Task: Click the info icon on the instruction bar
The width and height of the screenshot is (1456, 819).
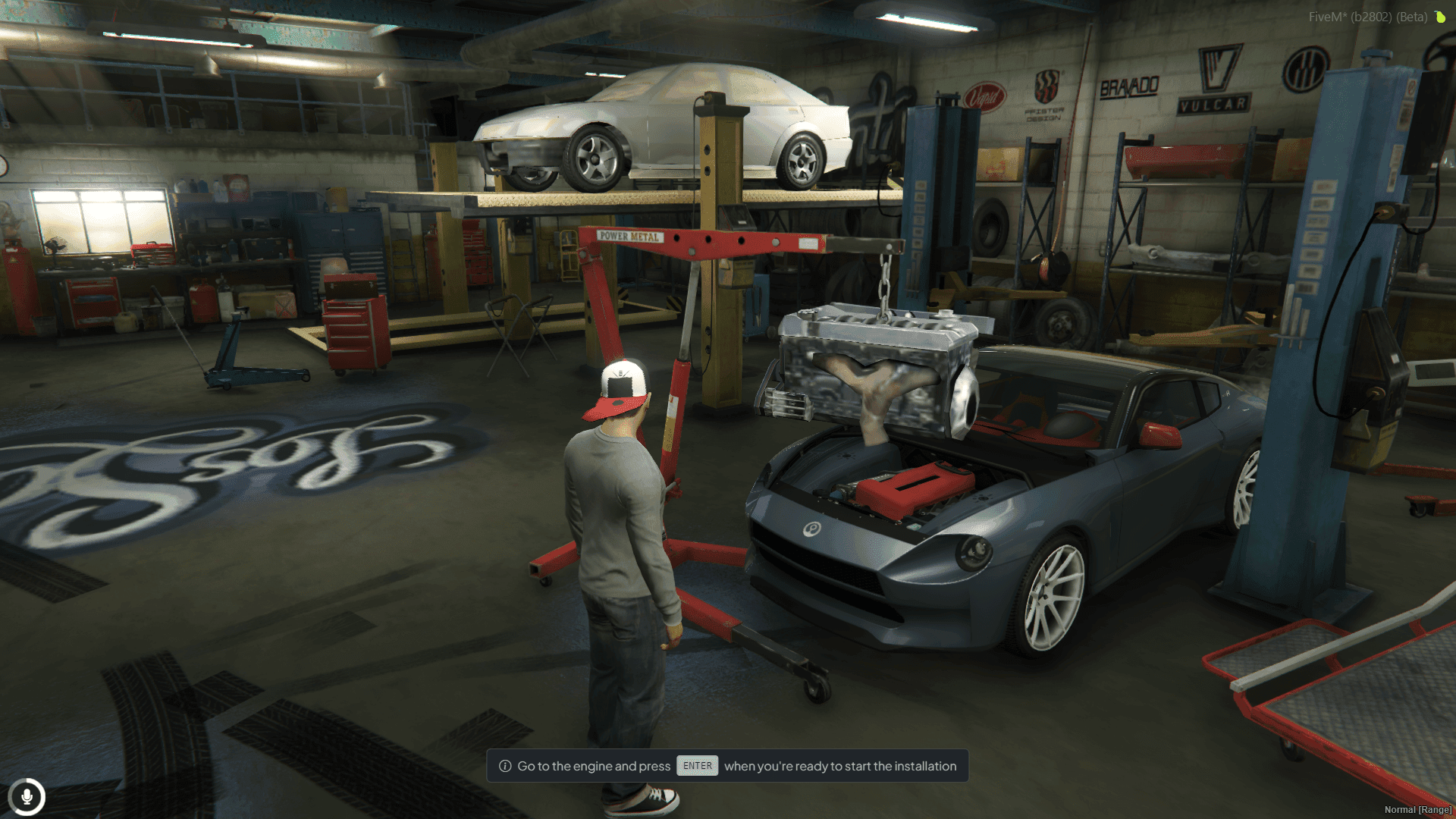Action: pyautogui.click(x=504, y=766)
